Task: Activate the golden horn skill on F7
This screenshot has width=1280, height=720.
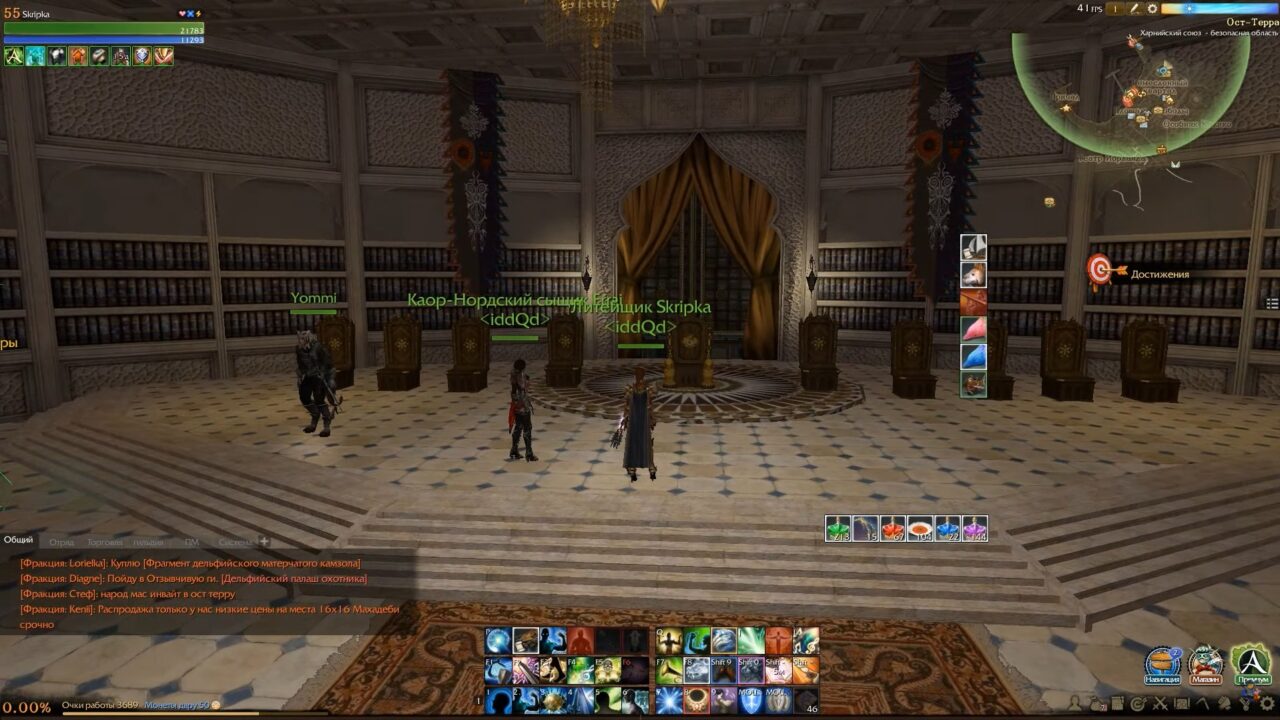Action: coord(669,671)
